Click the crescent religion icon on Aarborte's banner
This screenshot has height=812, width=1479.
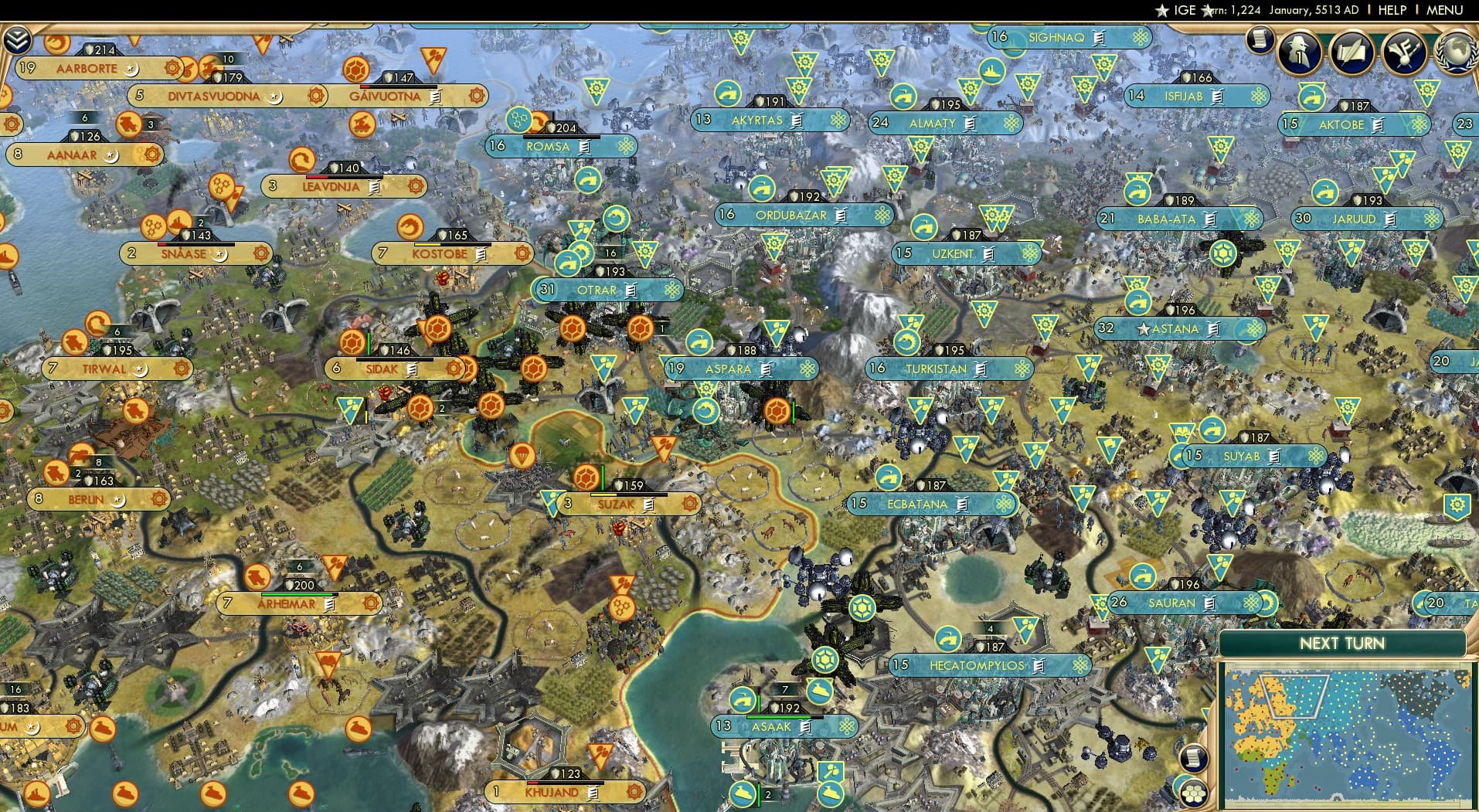click(x=132, y=70)
